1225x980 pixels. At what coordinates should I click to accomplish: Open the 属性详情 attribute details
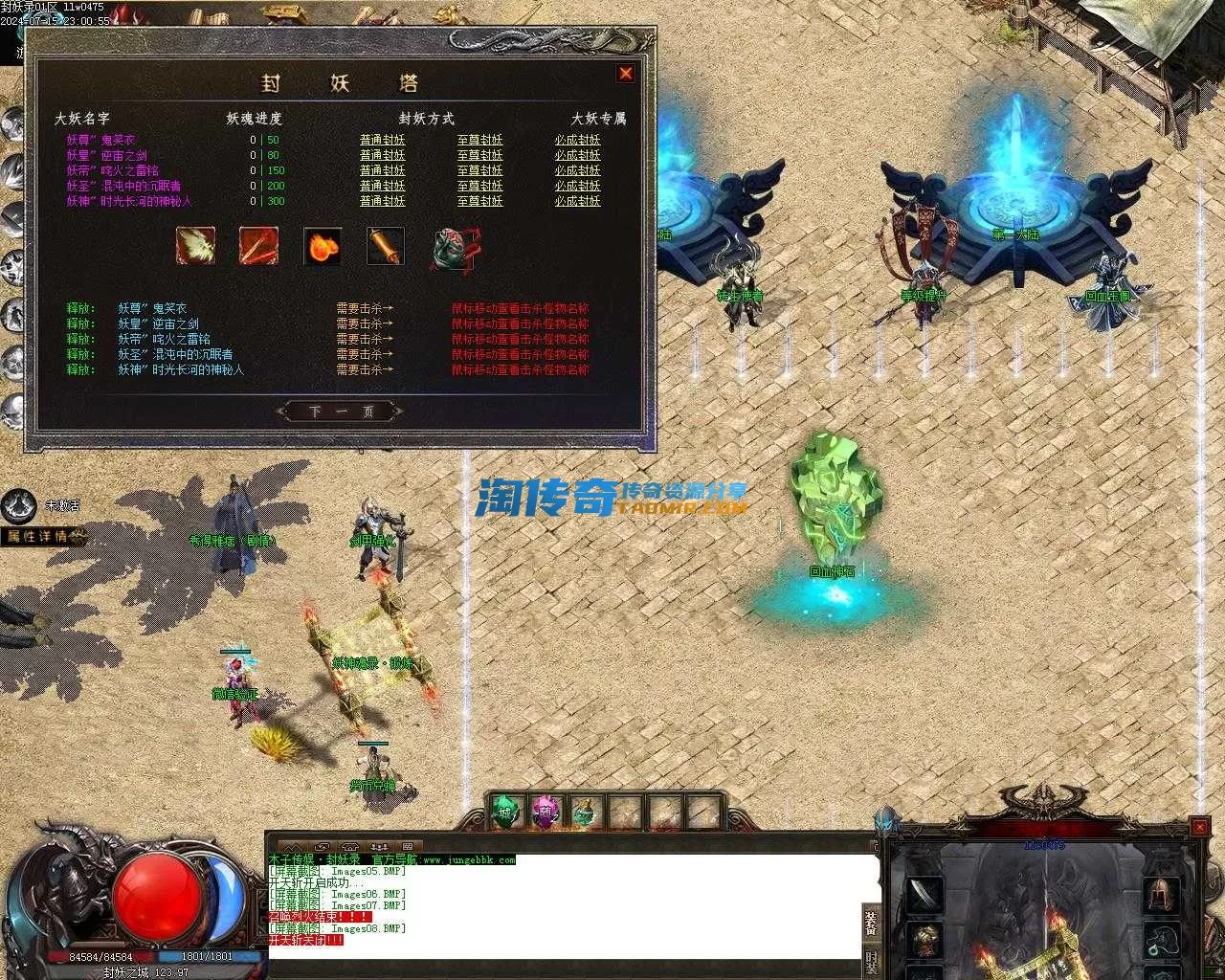(42, 536)
